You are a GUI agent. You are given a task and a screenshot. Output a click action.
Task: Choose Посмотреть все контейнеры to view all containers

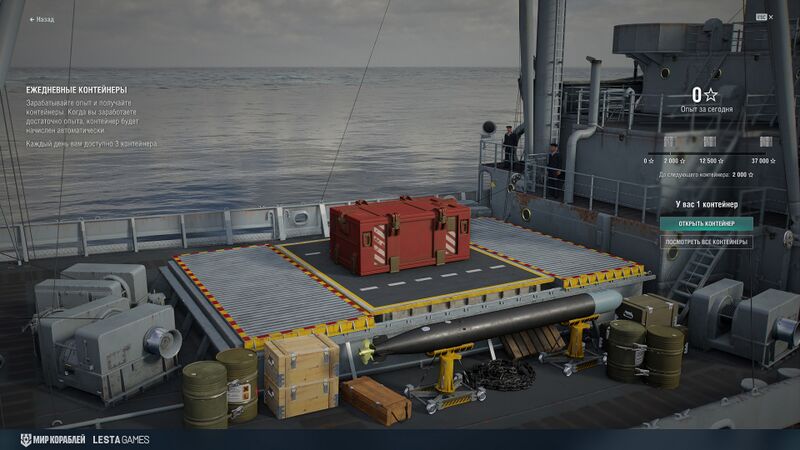point(706,241)
